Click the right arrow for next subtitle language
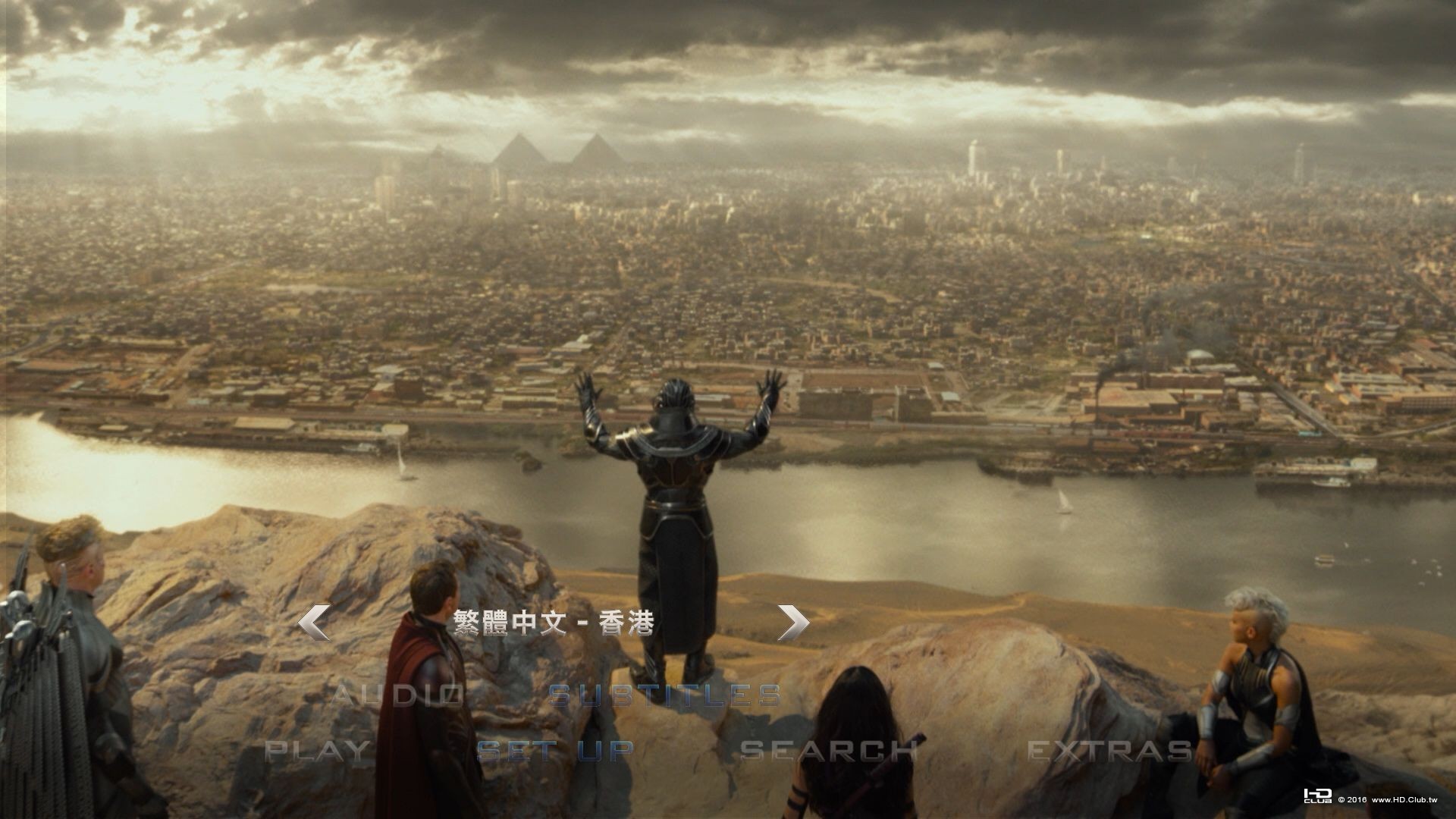1456x819 pixels. coord(793,623)
